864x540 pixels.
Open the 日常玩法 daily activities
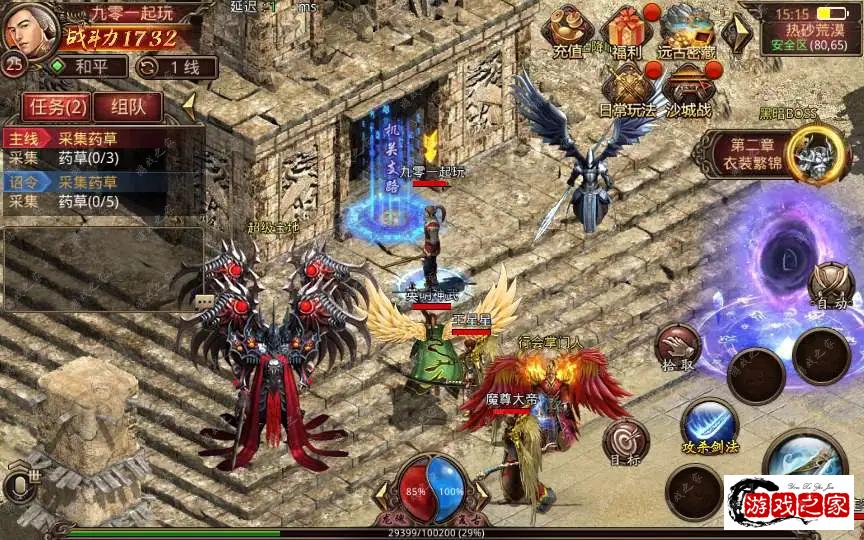point(627,88)
